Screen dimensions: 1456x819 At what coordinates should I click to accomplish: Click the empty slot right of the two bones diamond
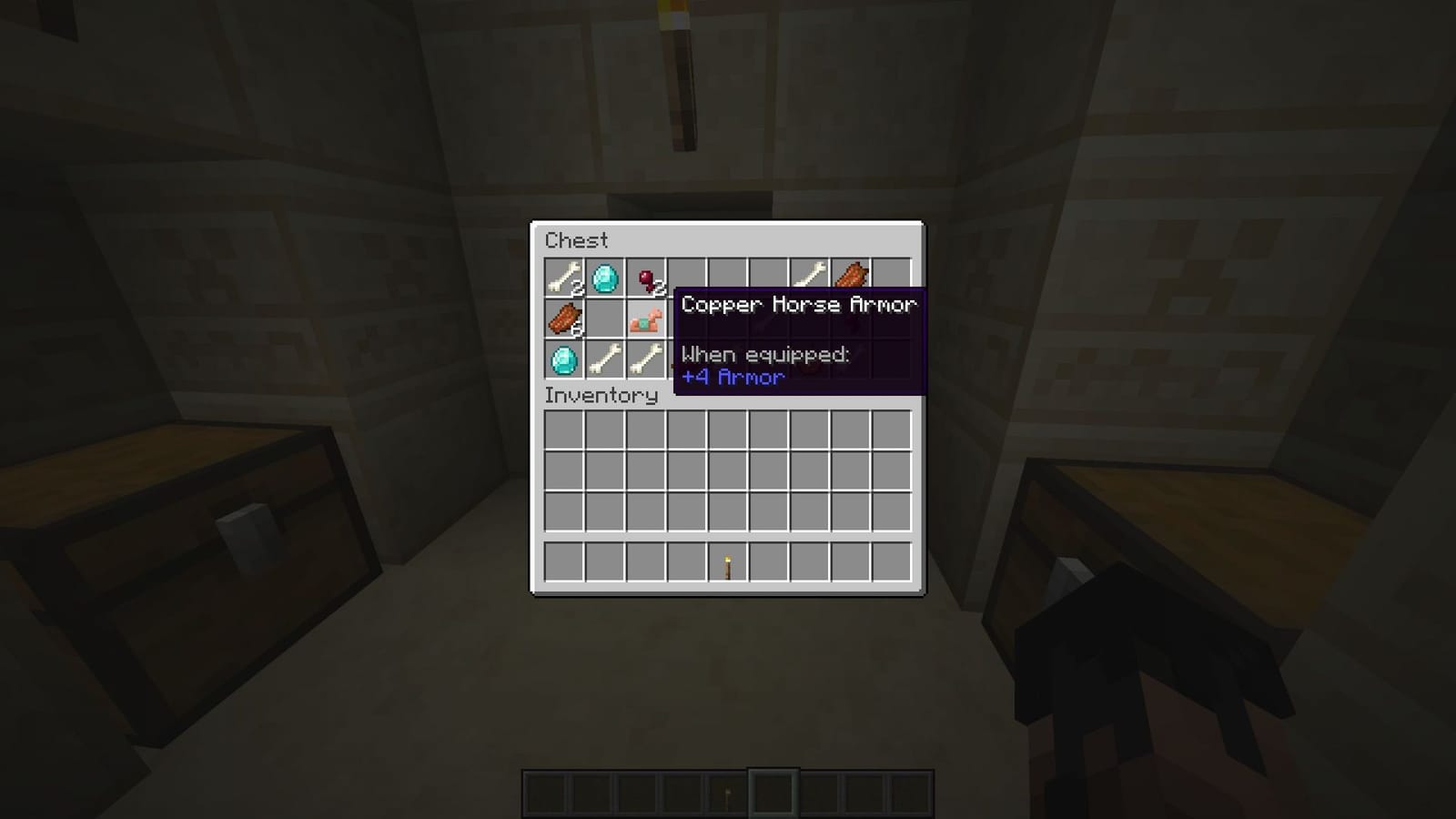point(686,279)
